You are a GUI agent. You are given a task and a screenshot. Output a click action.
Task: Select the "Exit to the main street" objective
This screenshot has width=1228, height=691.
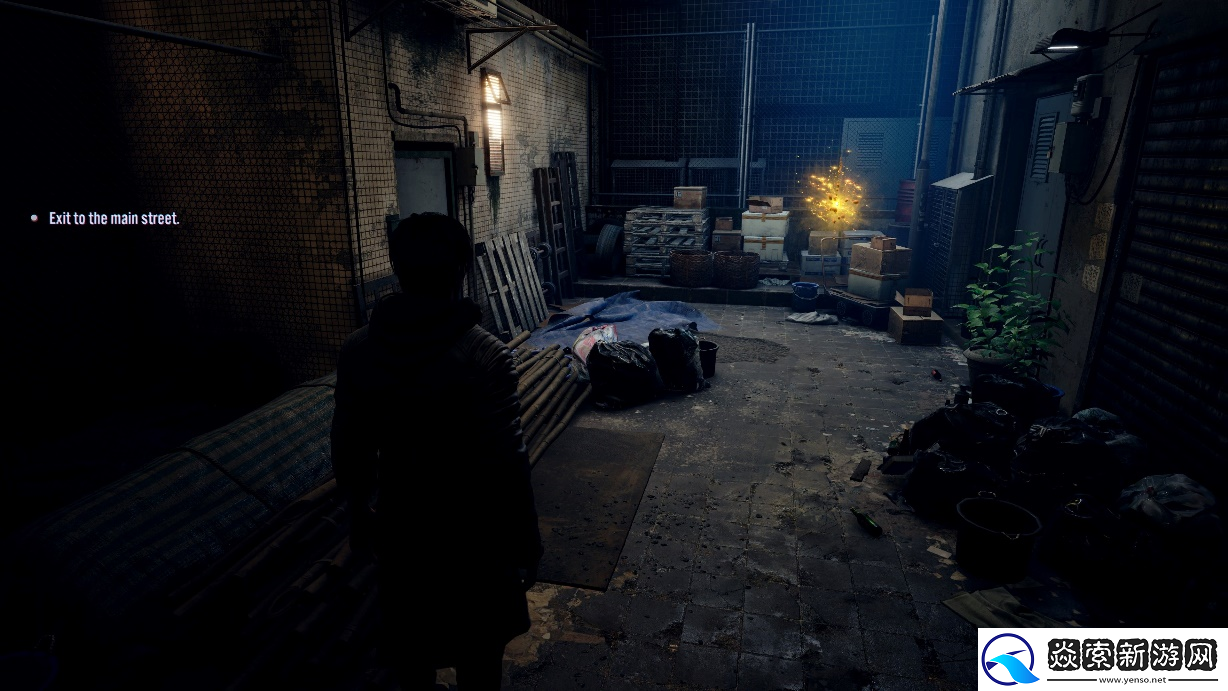click(x=114, y=218)
